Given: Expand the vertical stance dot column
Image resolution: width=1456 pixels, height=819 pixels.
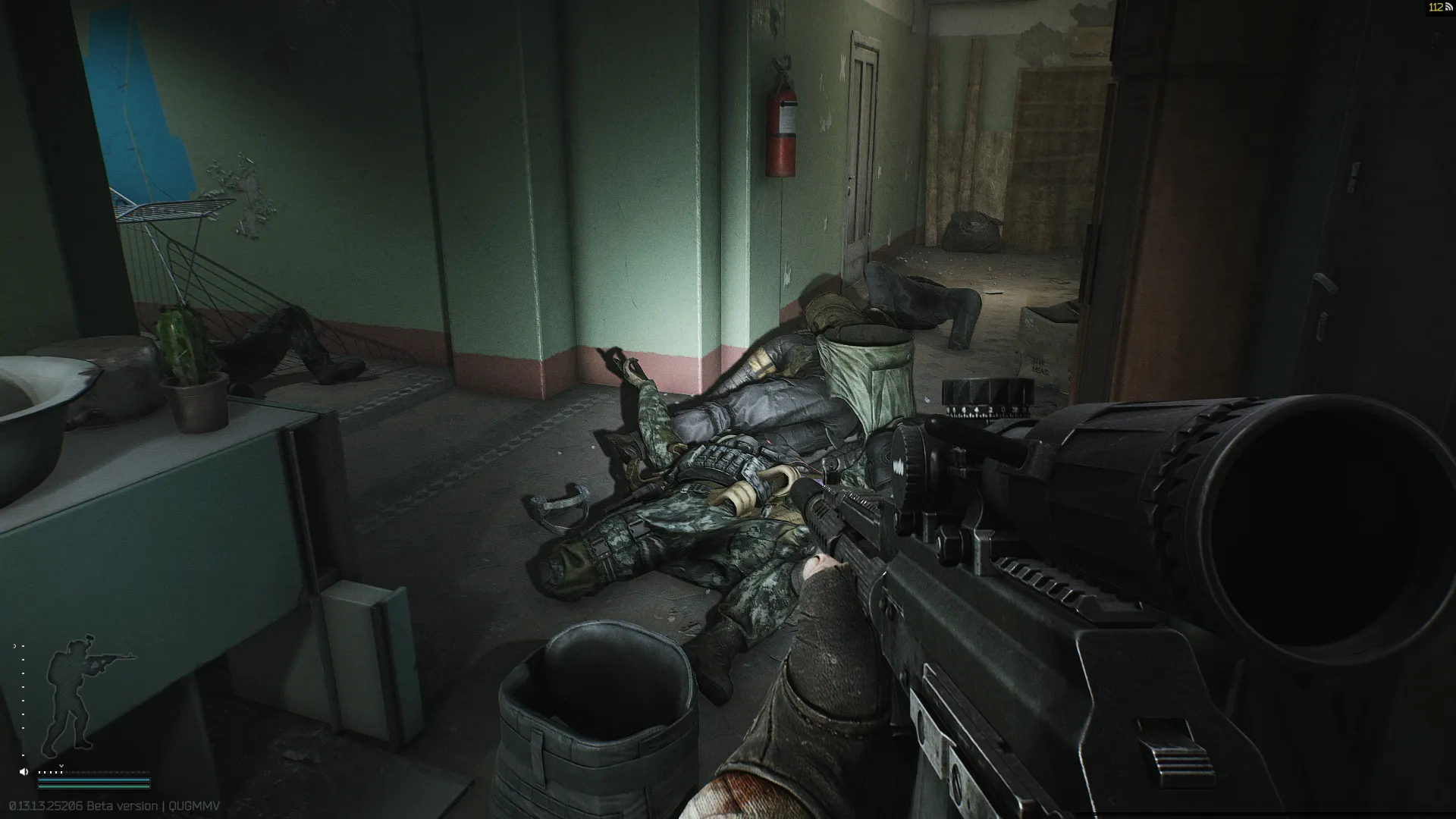Looking at the screenshot, I should [23, 698].
